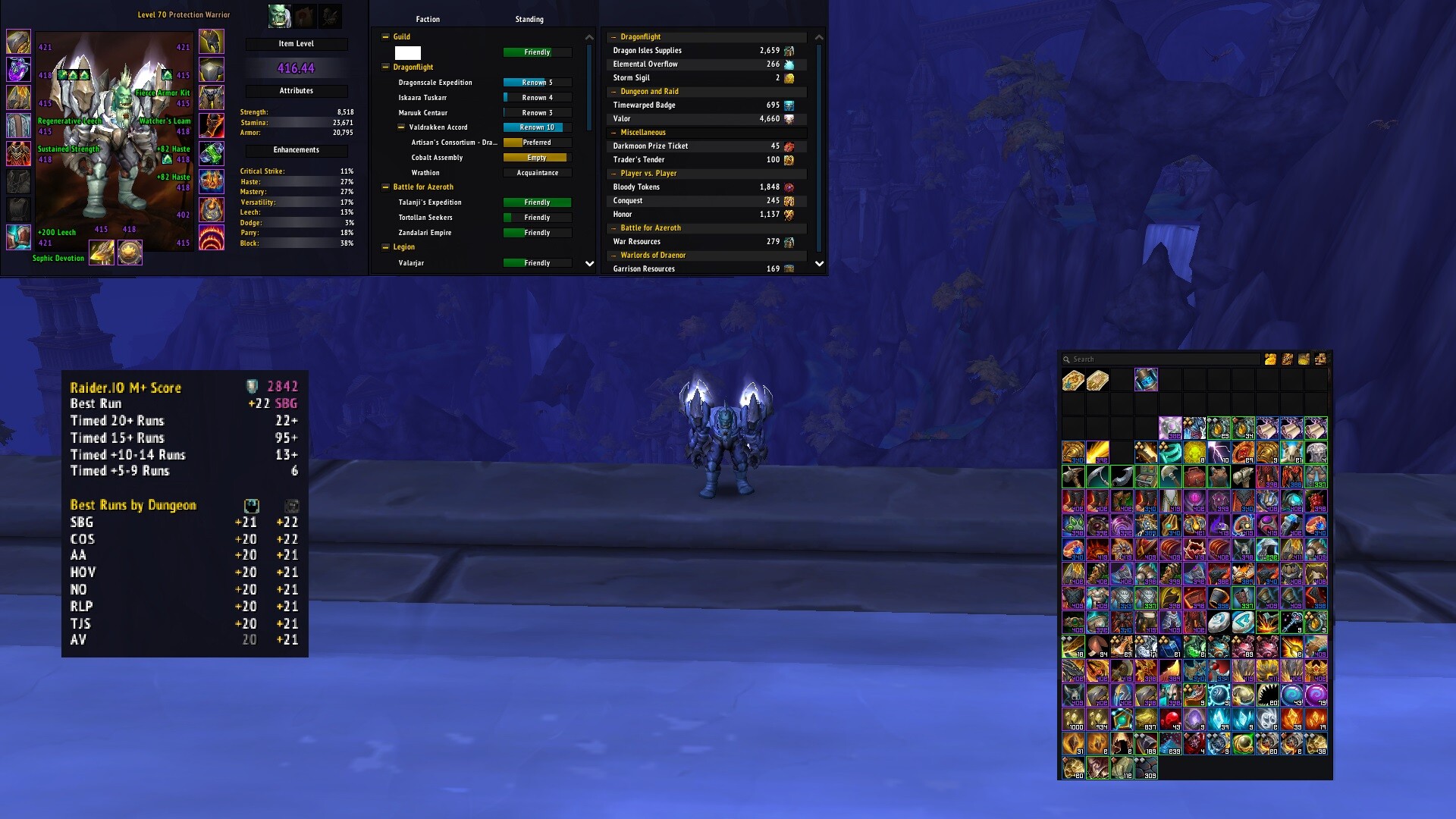Click the Dragon Isles Supplies currency icon
1456x819 pixels.
[x=789, y=51]
